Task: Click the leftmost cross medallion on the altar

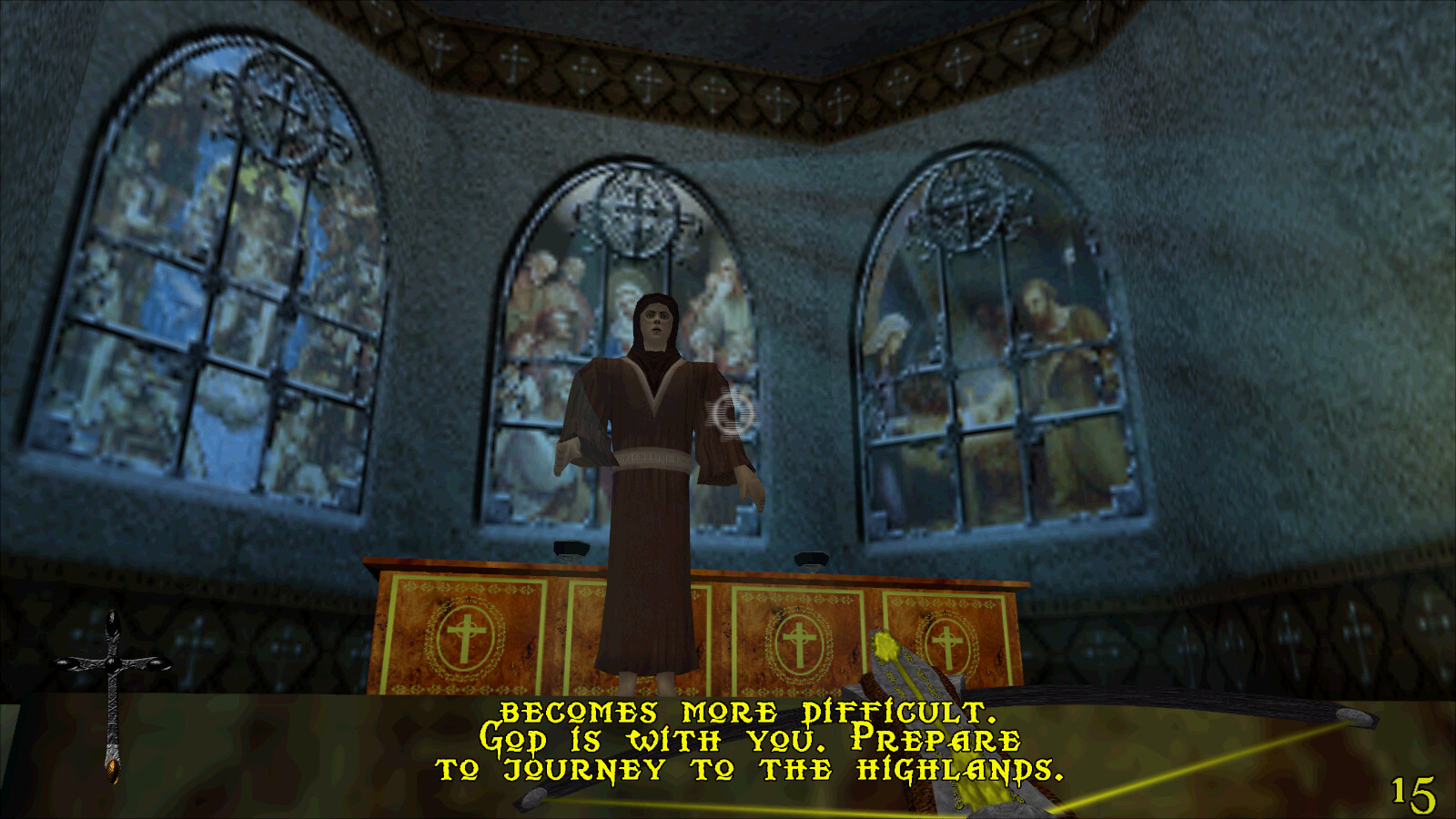Action: coord(464,632)
